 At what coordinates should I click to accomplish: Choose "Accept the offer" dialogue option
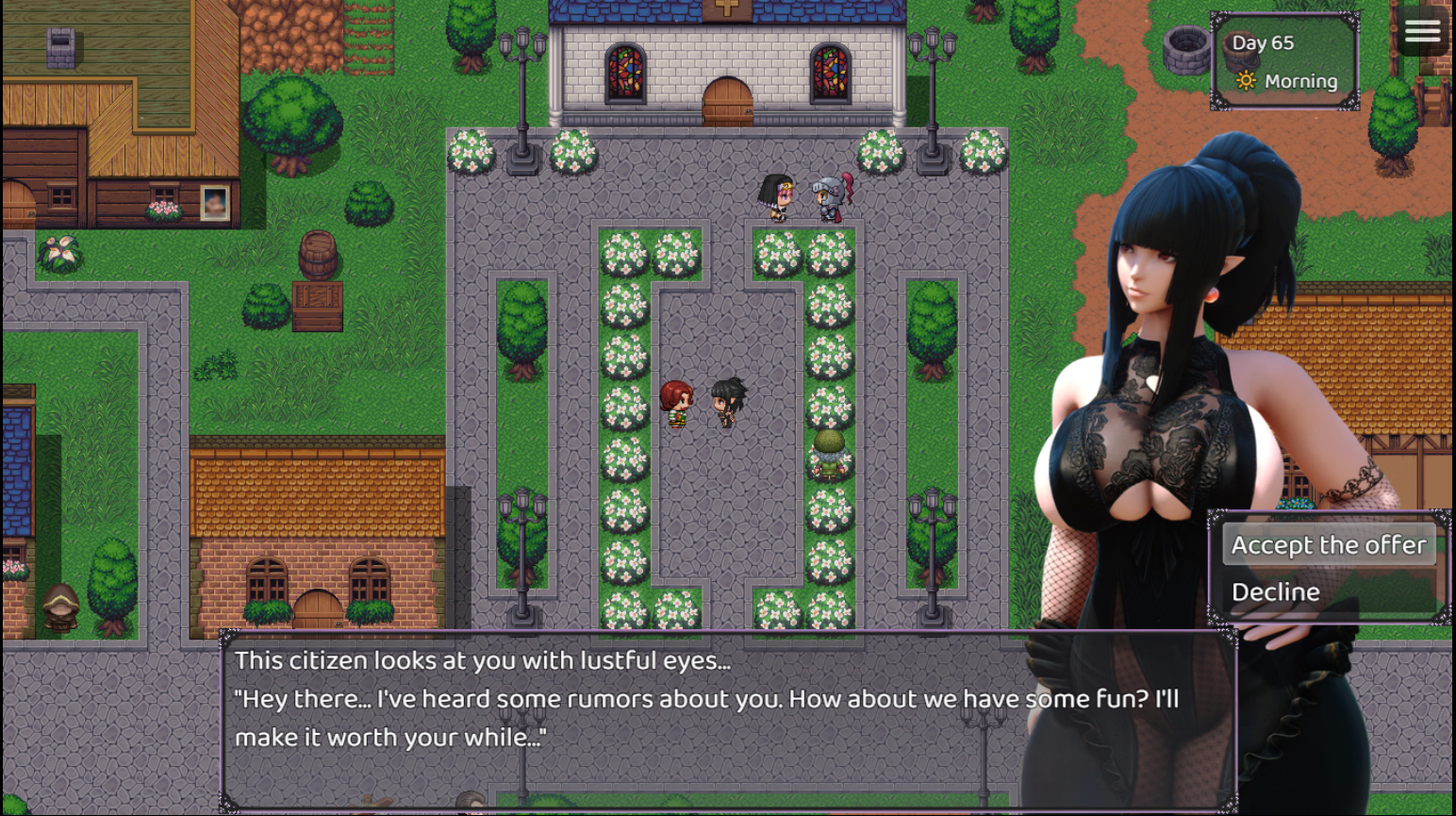(x=1328, y=545)
